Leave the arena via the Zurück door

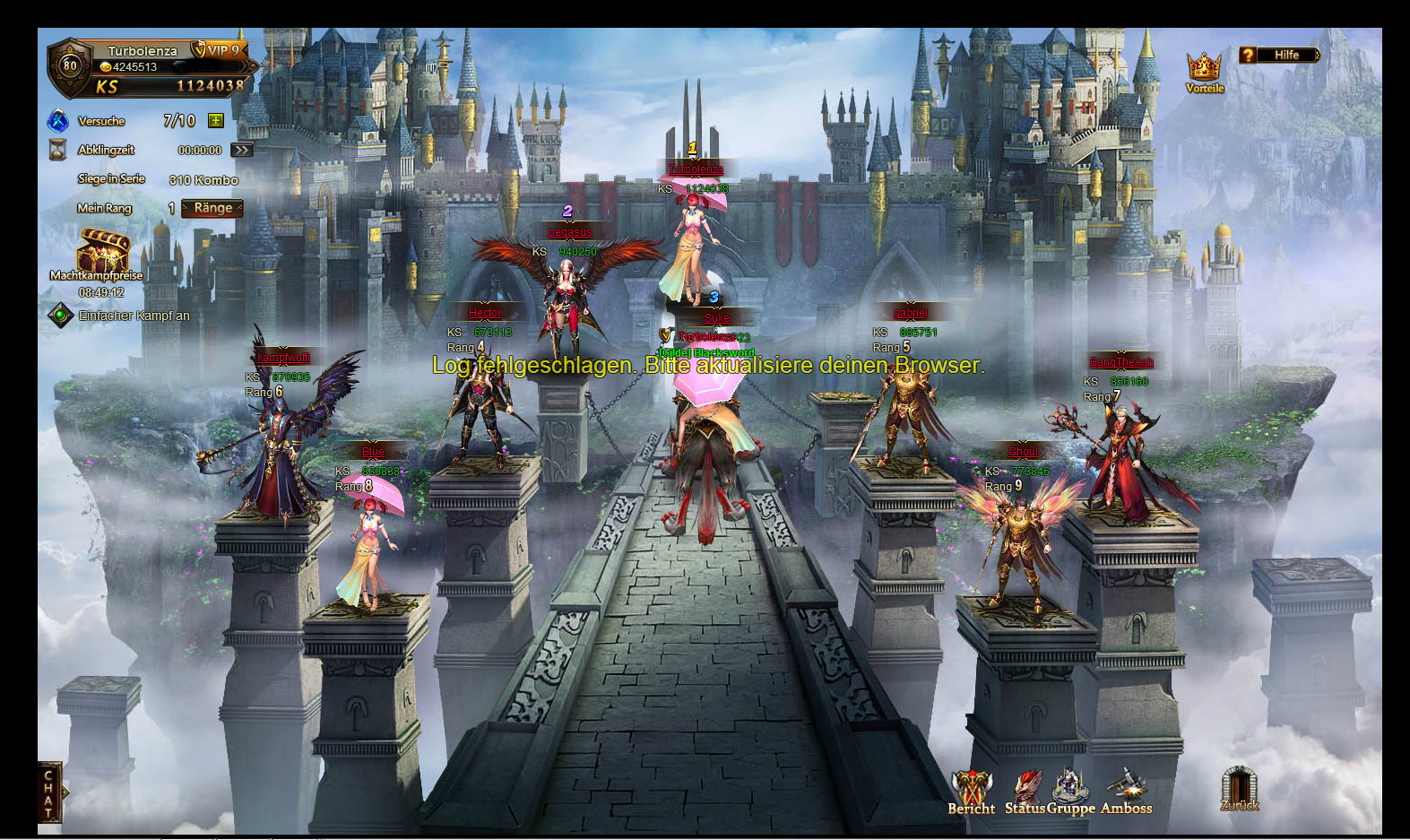point(1239,788)
